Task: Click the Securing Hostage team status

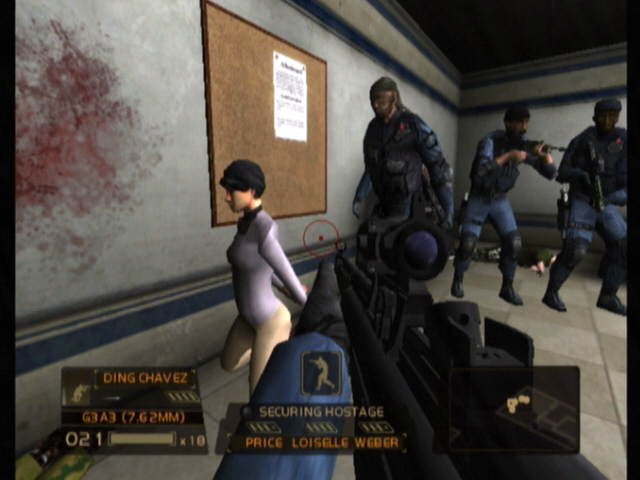Action: click(320, 411)
